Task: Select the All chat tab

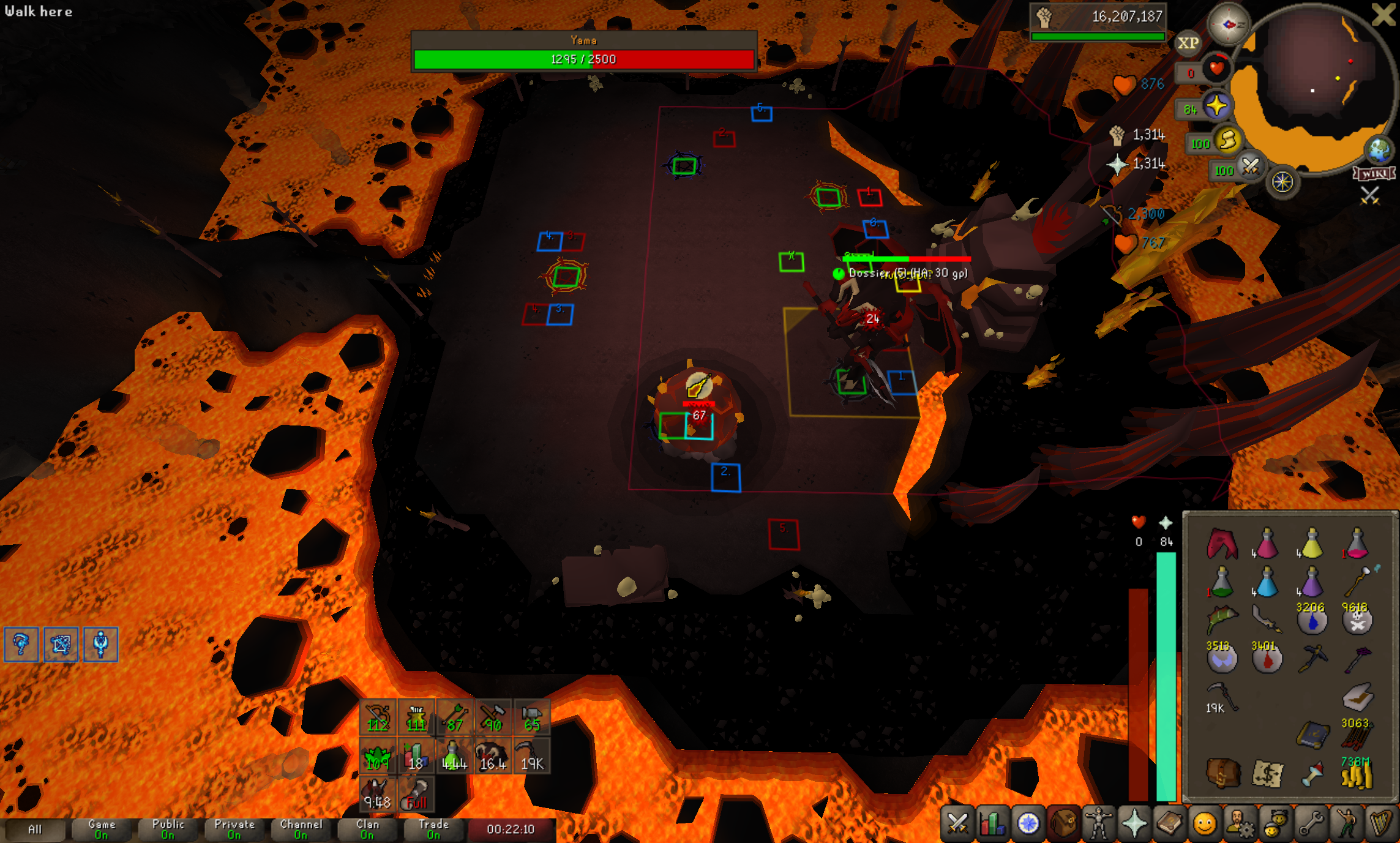Action: click(35, 830)
